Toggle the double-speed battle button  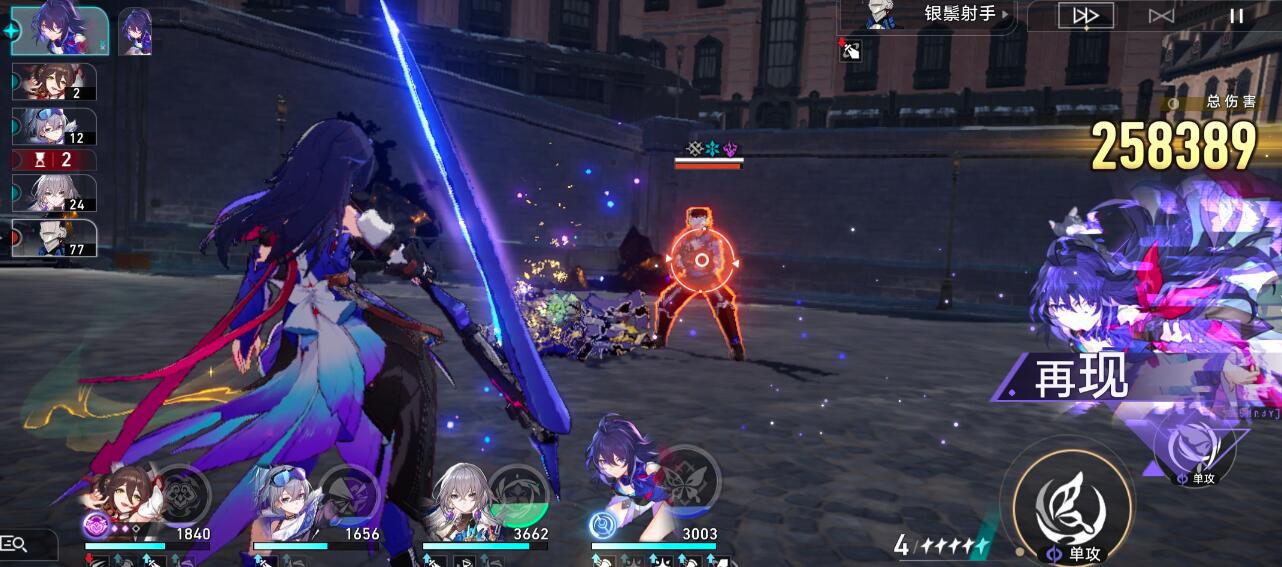(1085, 15)
